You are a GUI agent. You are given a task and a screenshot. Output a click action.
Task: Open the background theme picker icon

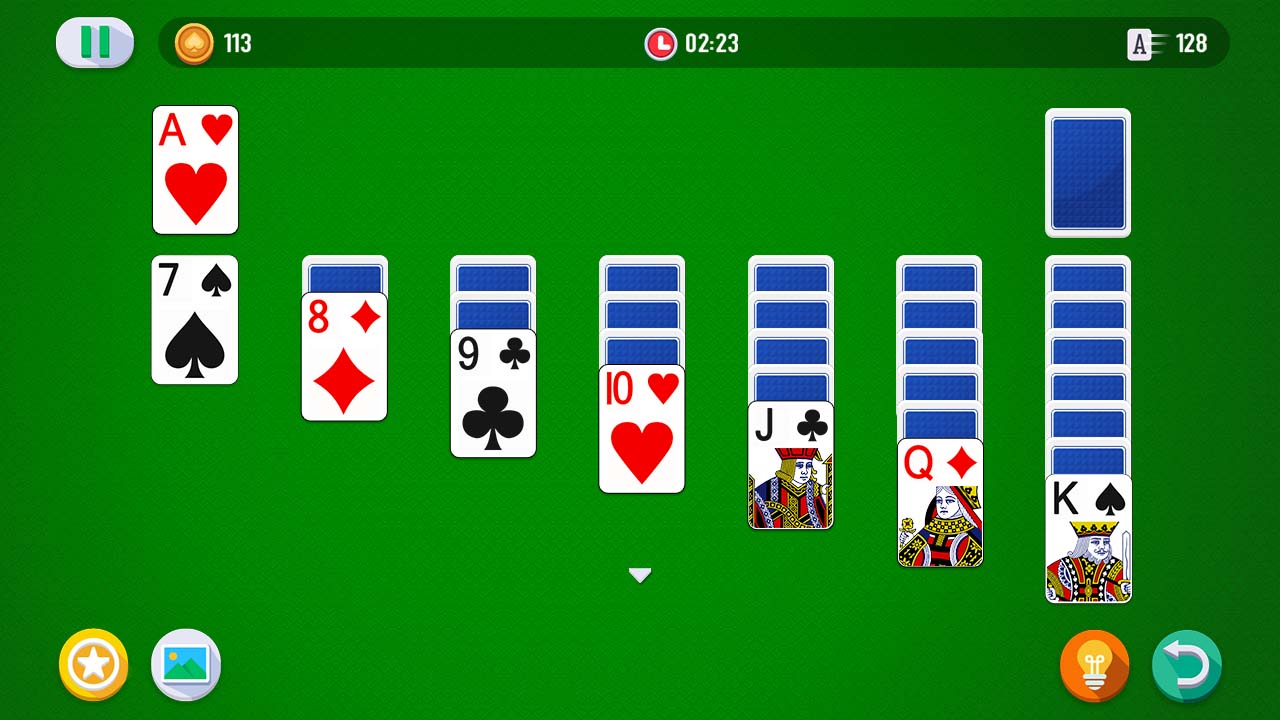click(x=185, y=664)
